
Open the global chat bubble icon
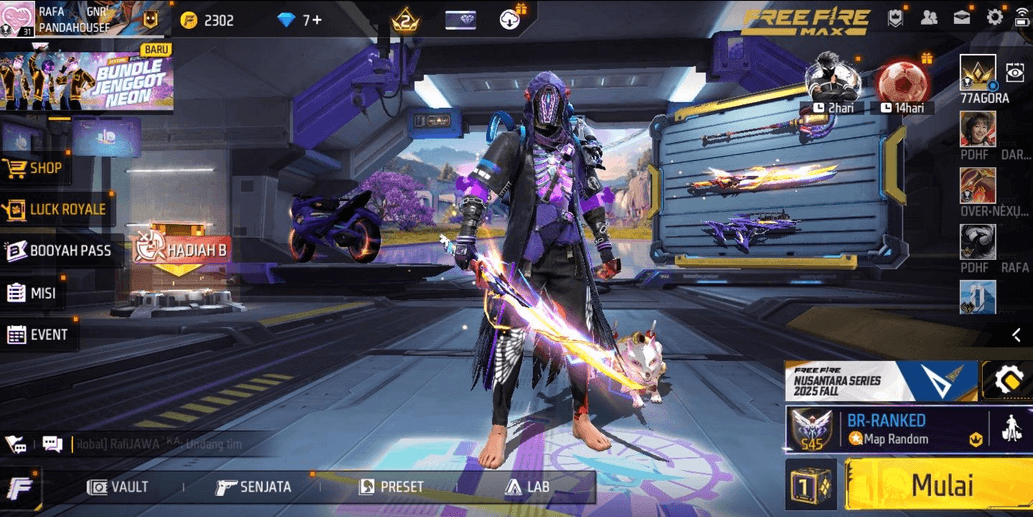tap(52, 443)
